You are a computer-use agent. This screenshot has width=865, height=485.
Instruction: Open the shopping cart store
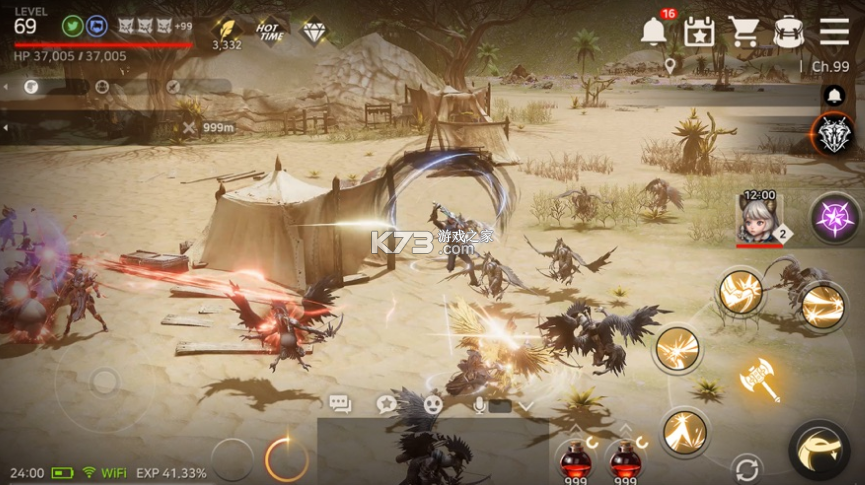point(743,32)
